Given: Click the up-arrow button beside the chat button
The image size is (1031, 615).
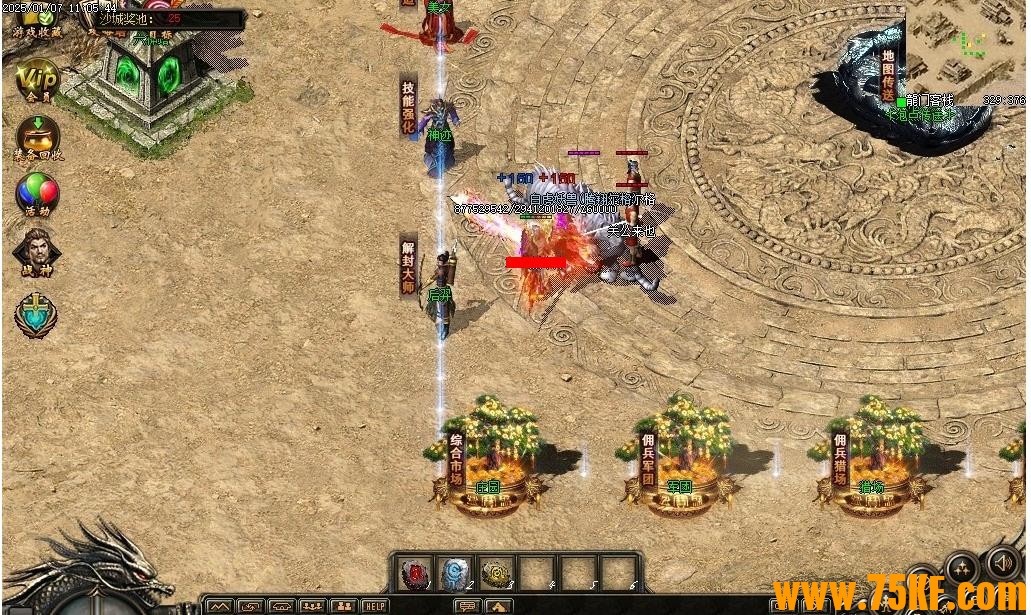Looking at the screenshot, I should (498, 606).
